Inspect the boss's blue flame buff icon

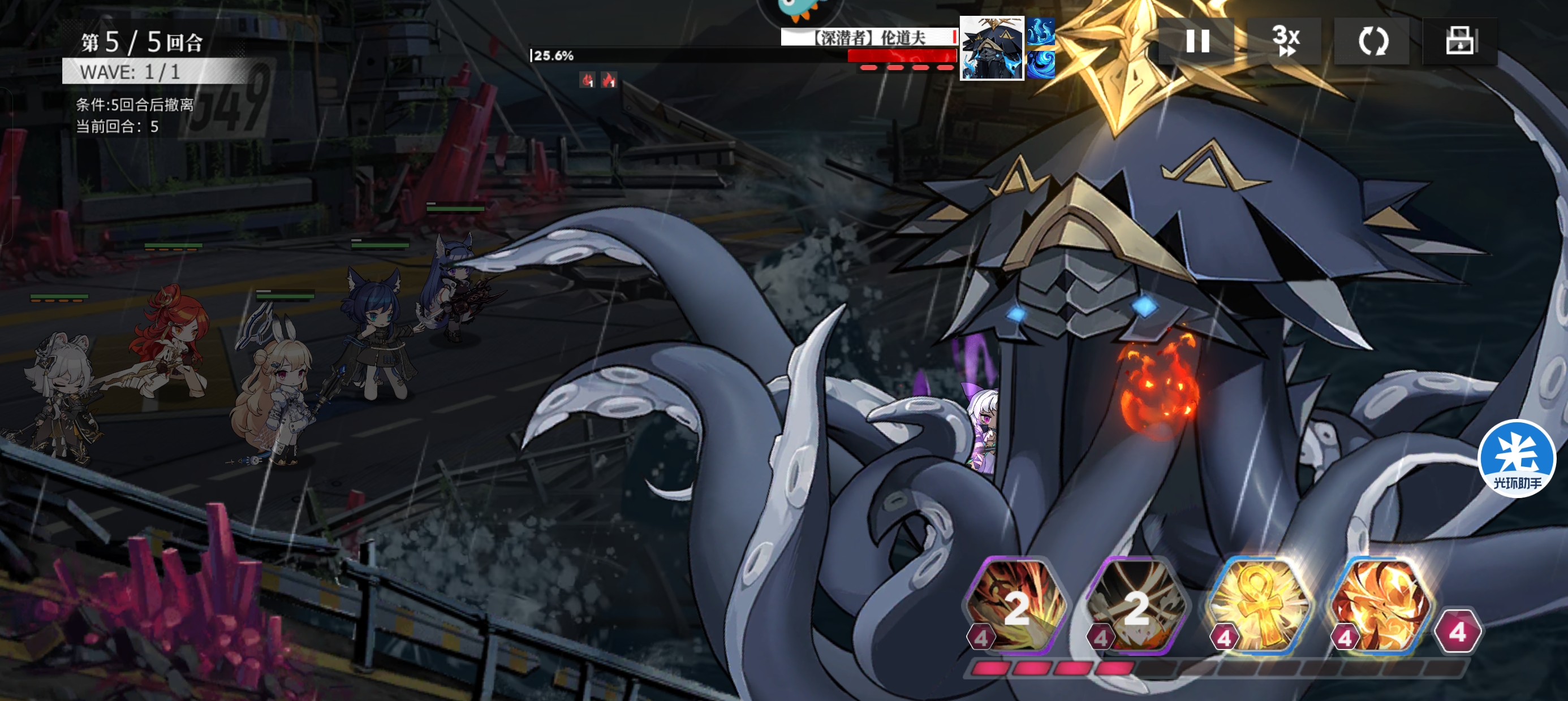pyautogui.click(x=1041, y=32)
